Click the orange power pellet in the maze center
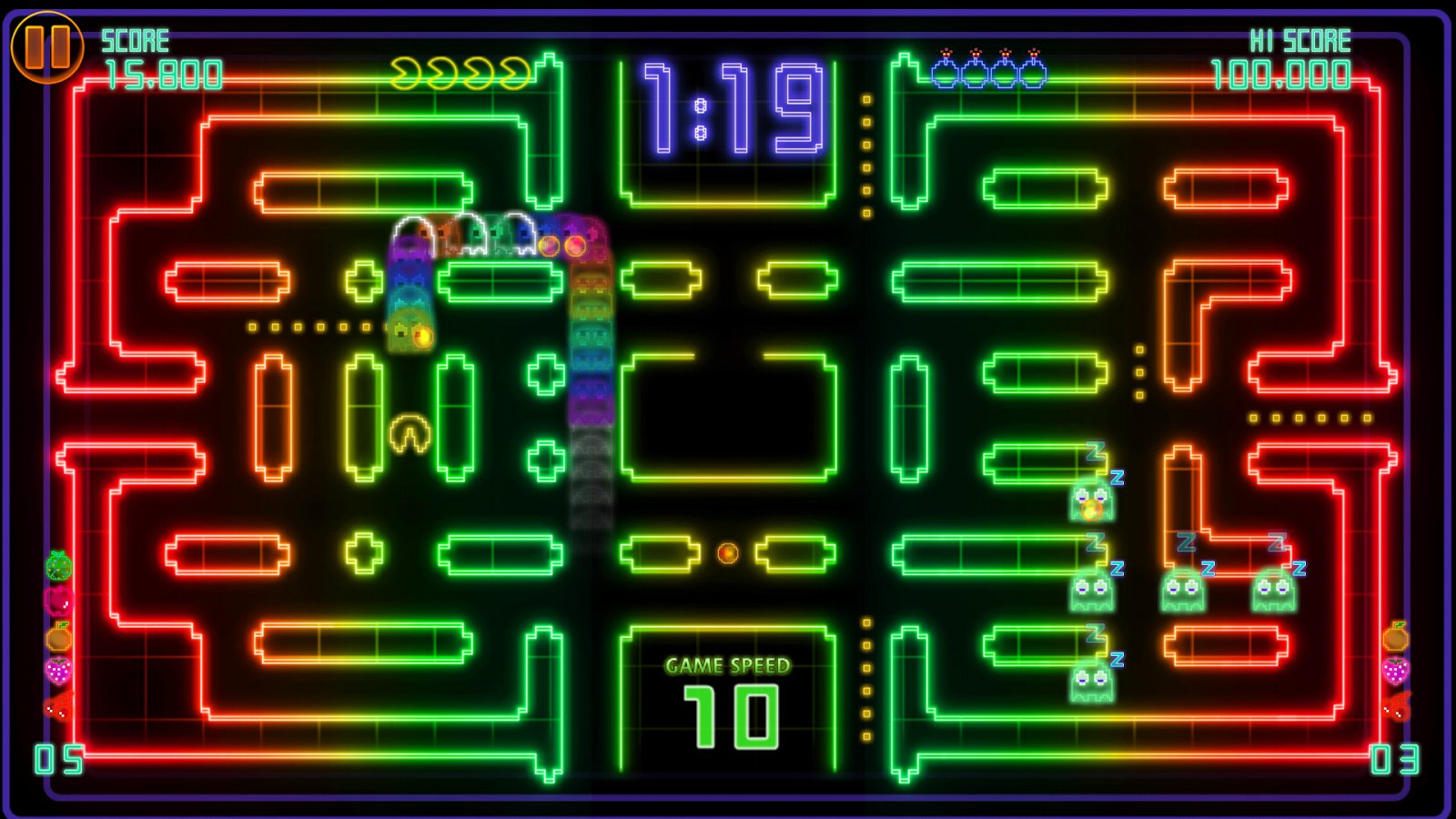Viewport: 1456px width, 819px height. (727, 552)
